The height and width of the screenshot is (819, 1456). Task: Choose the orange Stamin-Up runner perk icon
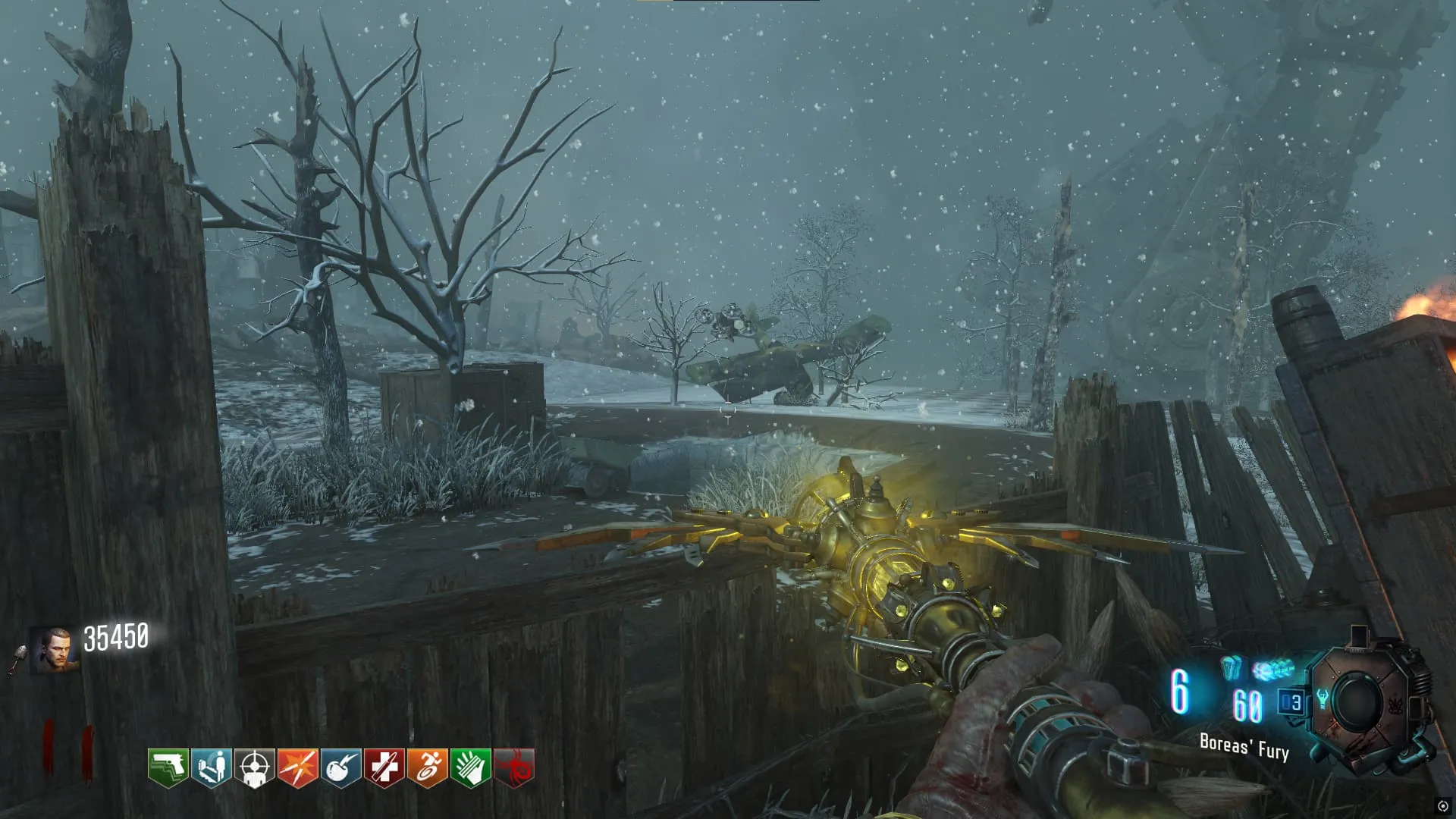(x=427, y=768)
